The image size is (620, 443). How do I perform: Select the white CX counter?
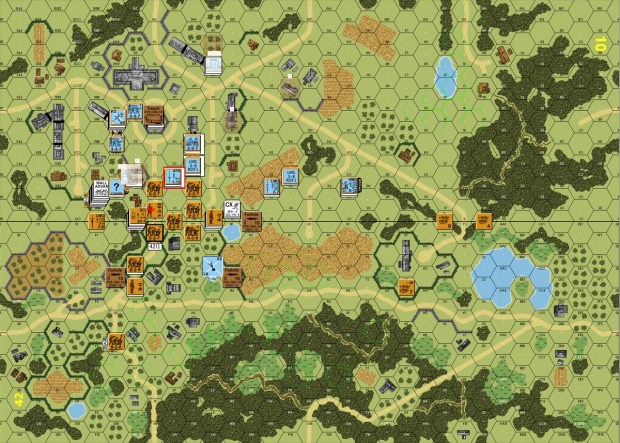[x=232, y=210]
